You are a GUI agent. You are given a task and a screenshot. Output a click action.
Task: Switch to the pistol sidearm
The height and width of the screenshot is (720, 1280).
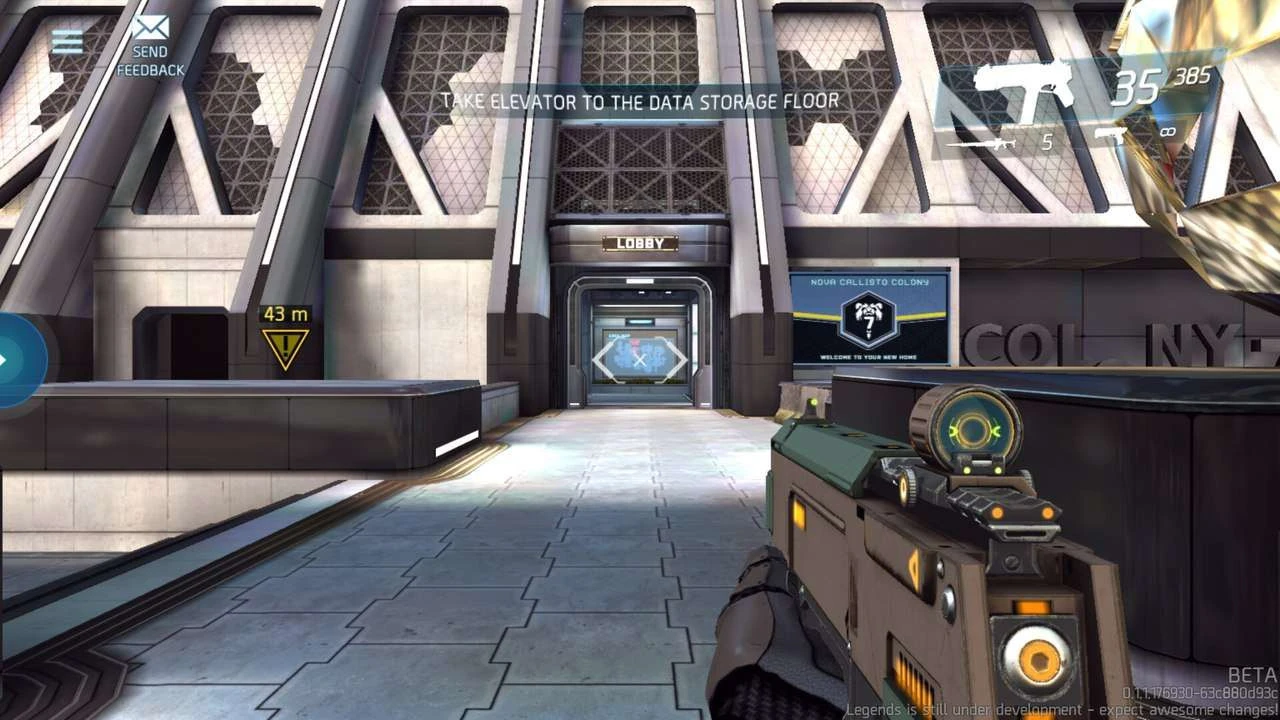point(1111,133)
